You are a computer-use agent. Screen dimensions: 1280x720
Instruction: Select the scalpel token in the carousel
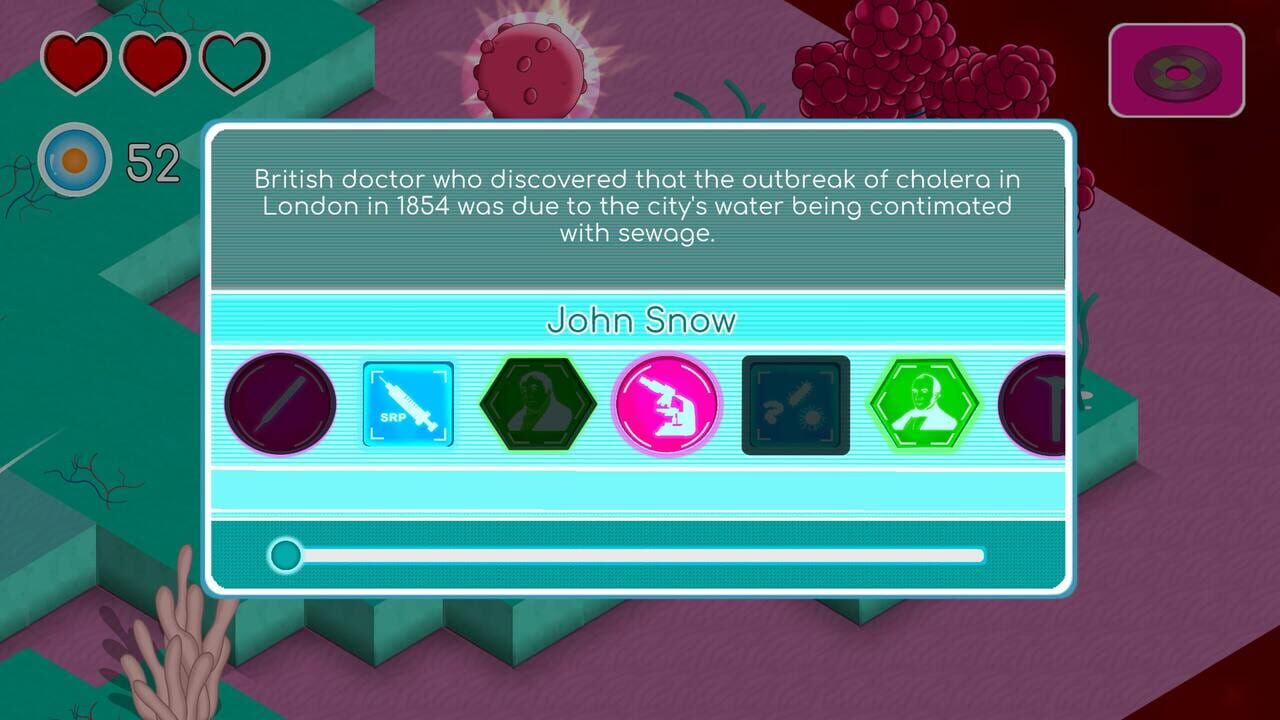click(x=280, y=404)
